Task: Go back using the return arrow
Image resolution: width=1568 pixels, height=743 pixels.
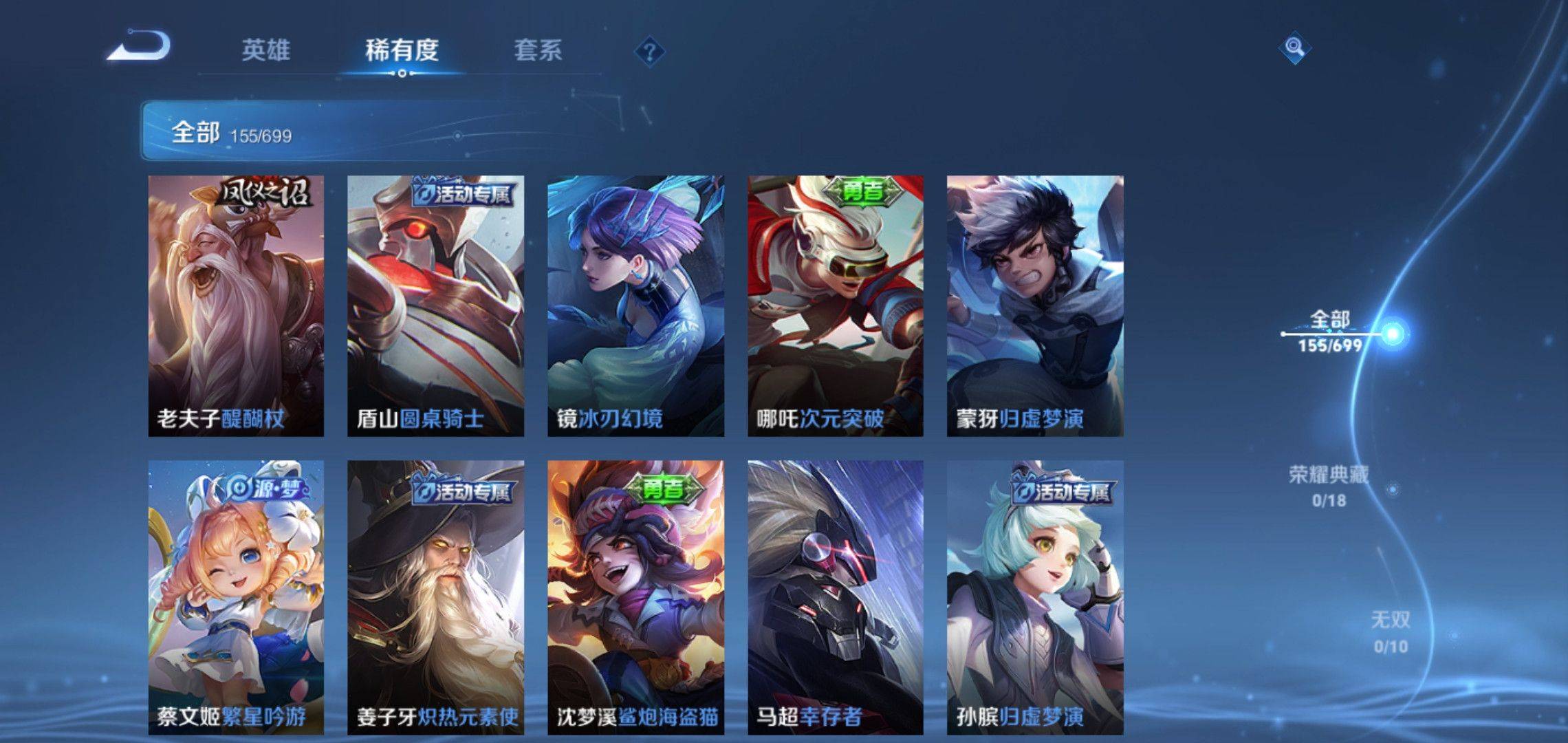Action: point(139,47)
